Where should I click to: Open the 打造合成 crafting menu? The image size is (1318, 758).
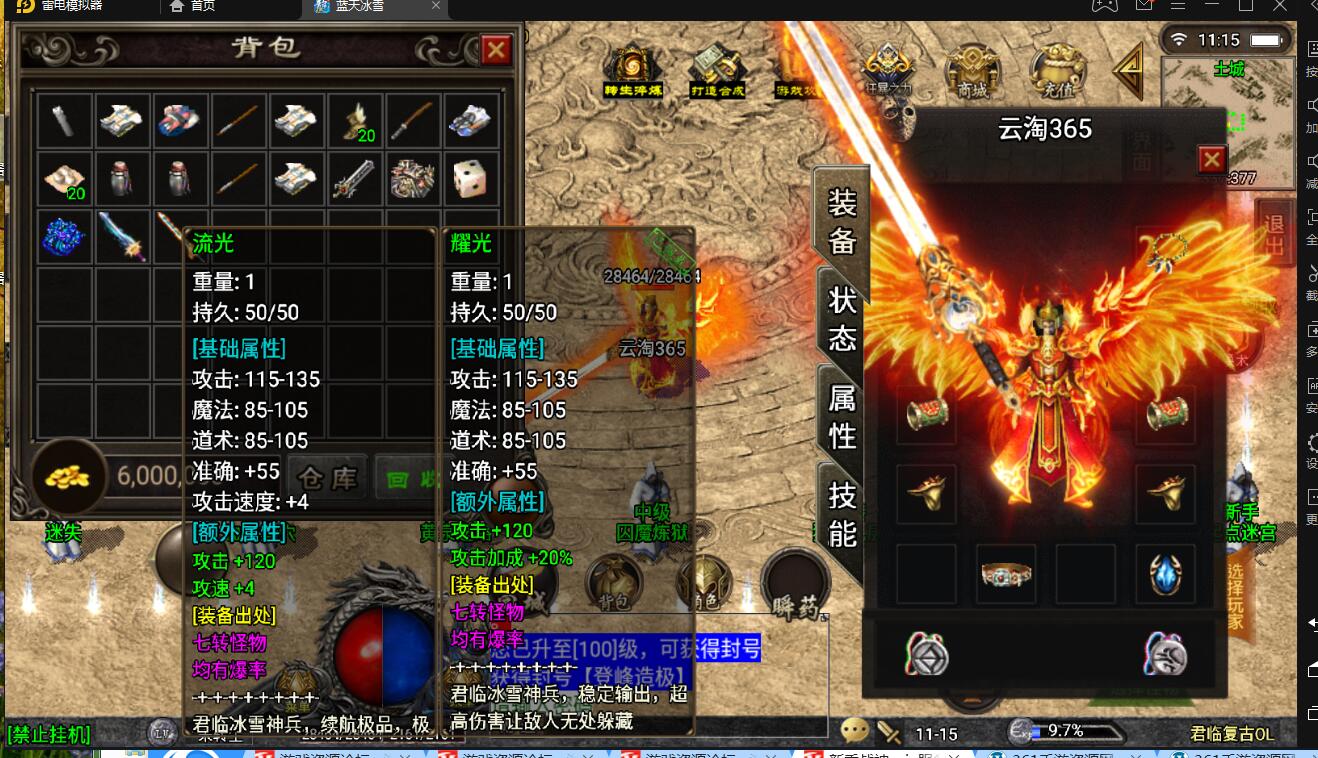(718, 70)
